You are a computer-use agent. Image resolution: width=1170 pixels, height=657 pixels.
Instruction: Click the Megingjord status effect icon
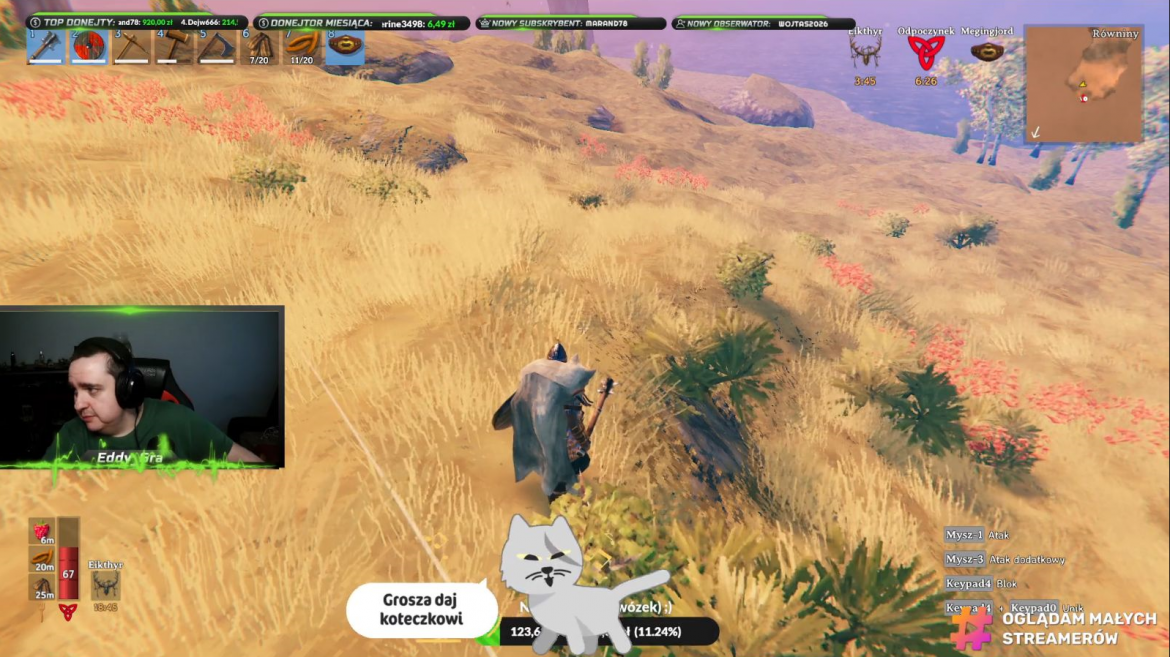987,52
